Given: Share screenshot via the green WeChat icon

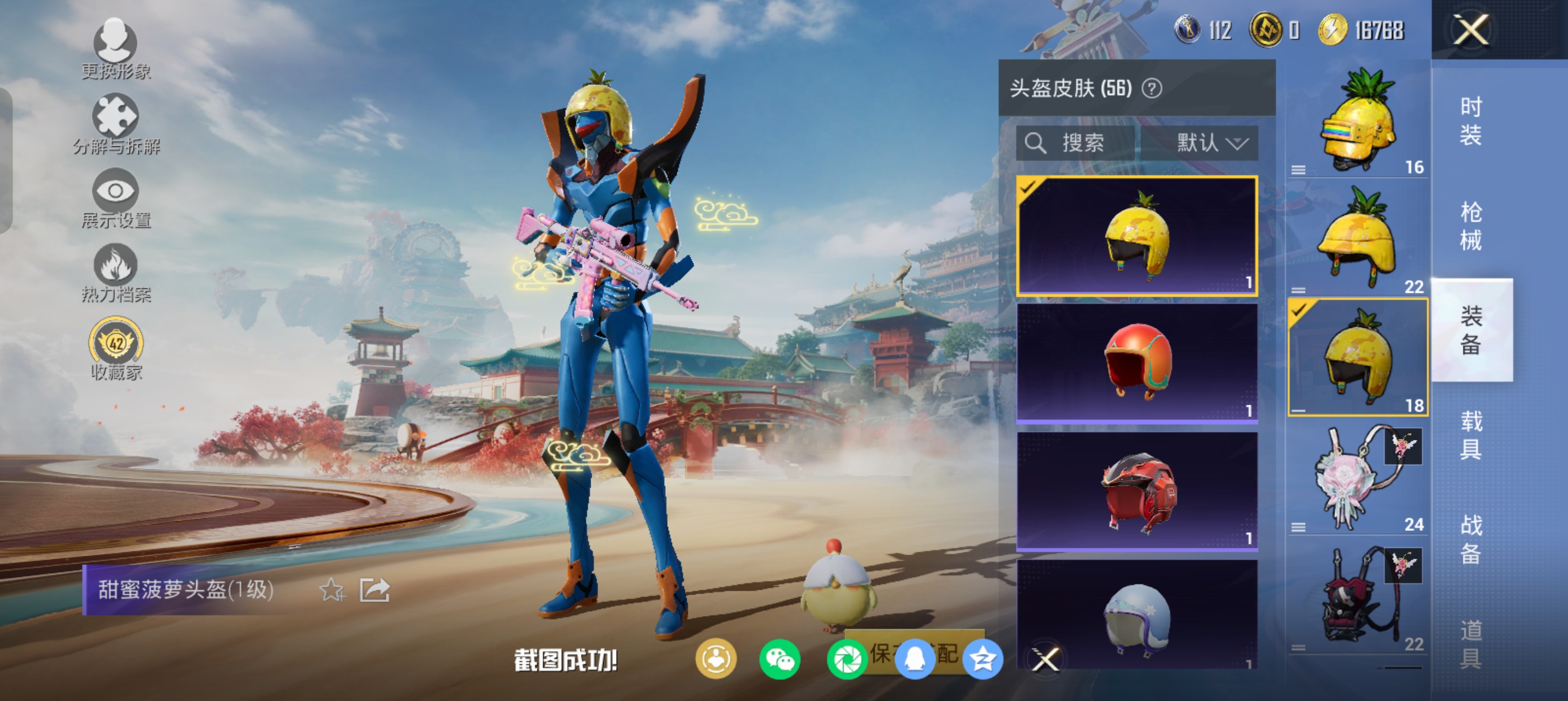Looking at the screenshot, I should click(779, 659).
